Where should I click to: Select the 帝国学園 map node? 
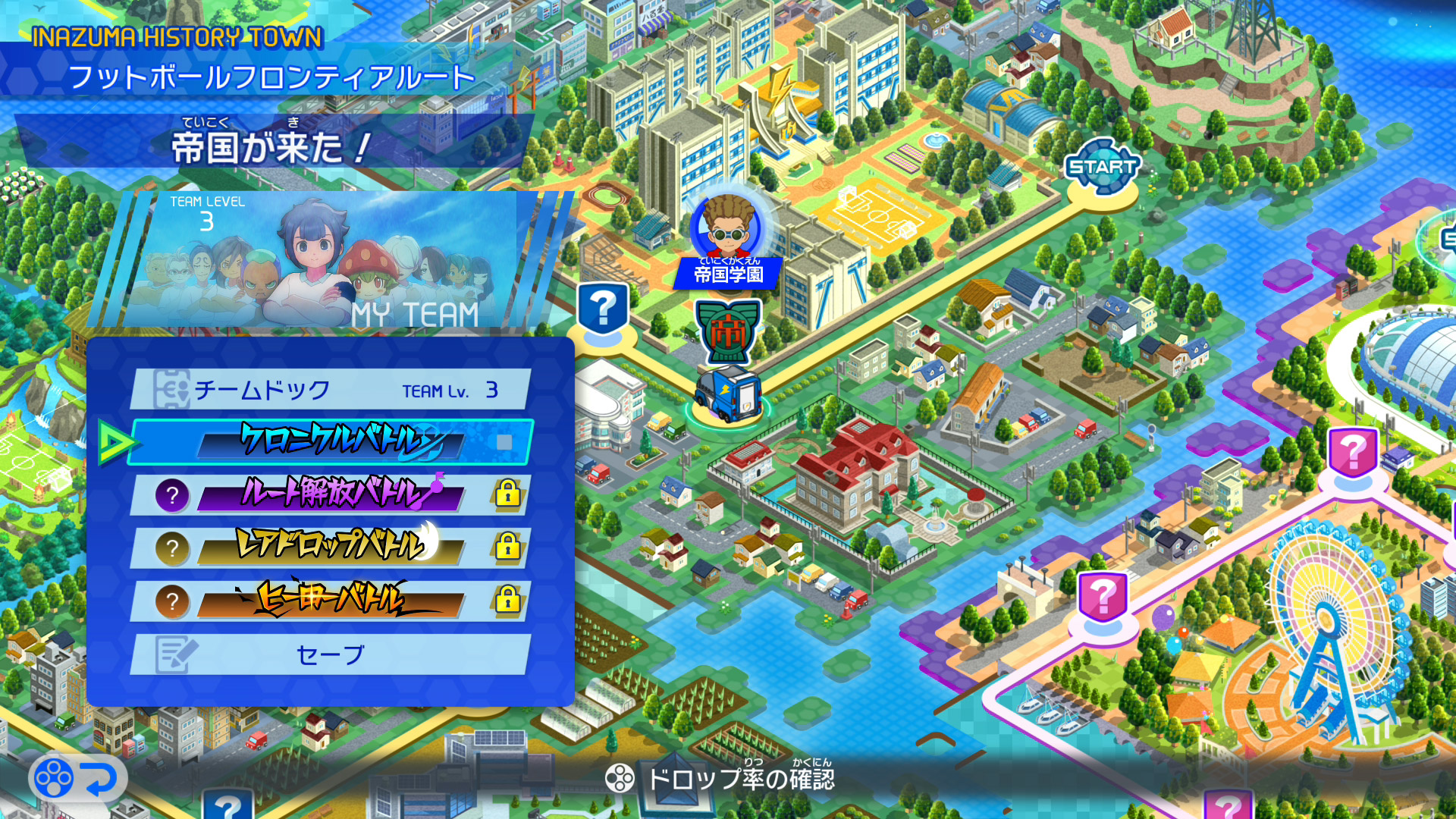tap(727, 243)
